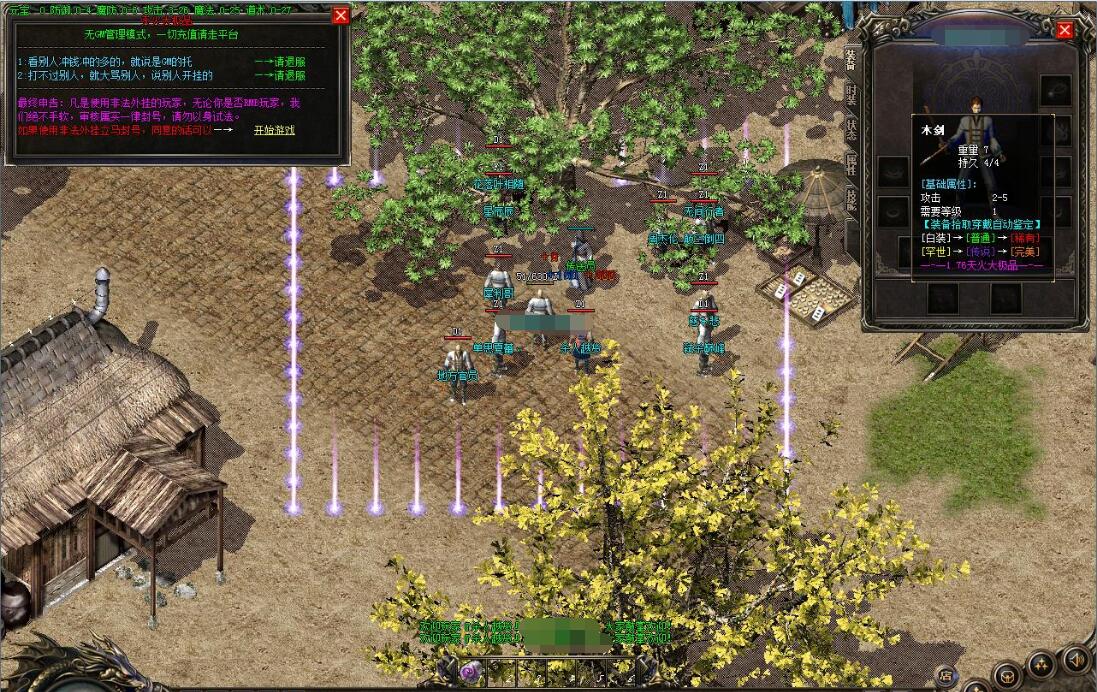Close the server notice dialog
Image resolution: width=1097 pixels, height=692 pixels.
coord(341,15)
